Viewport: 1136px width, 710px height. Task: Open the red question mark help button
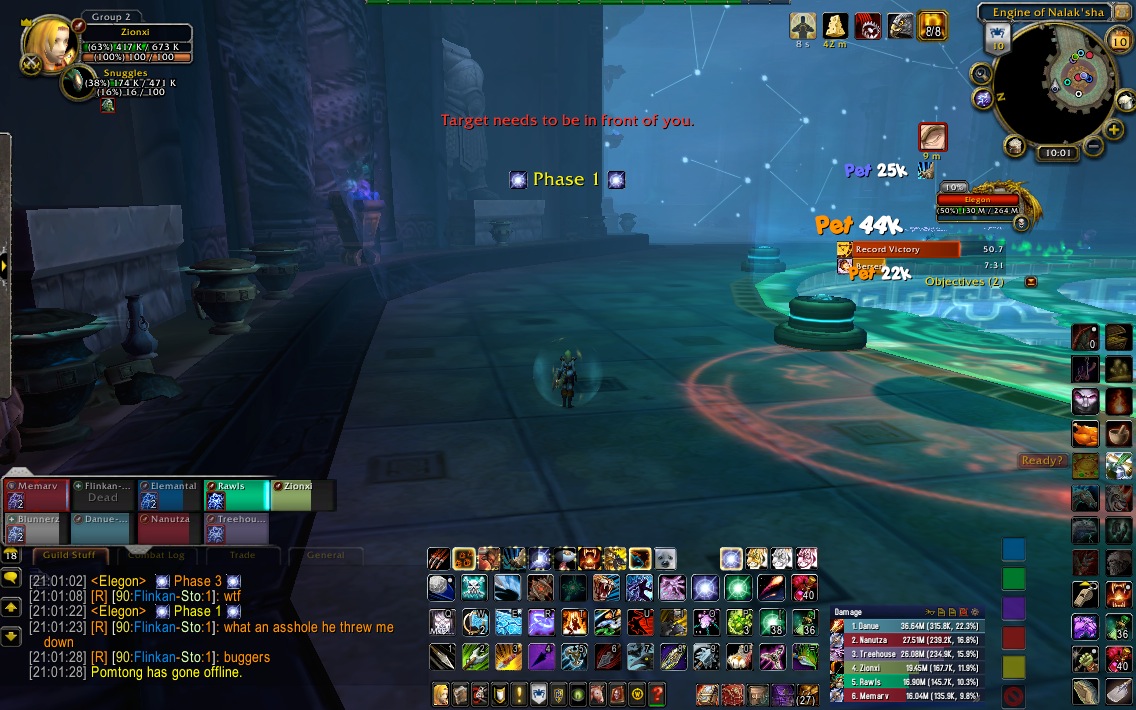(657, 693)
